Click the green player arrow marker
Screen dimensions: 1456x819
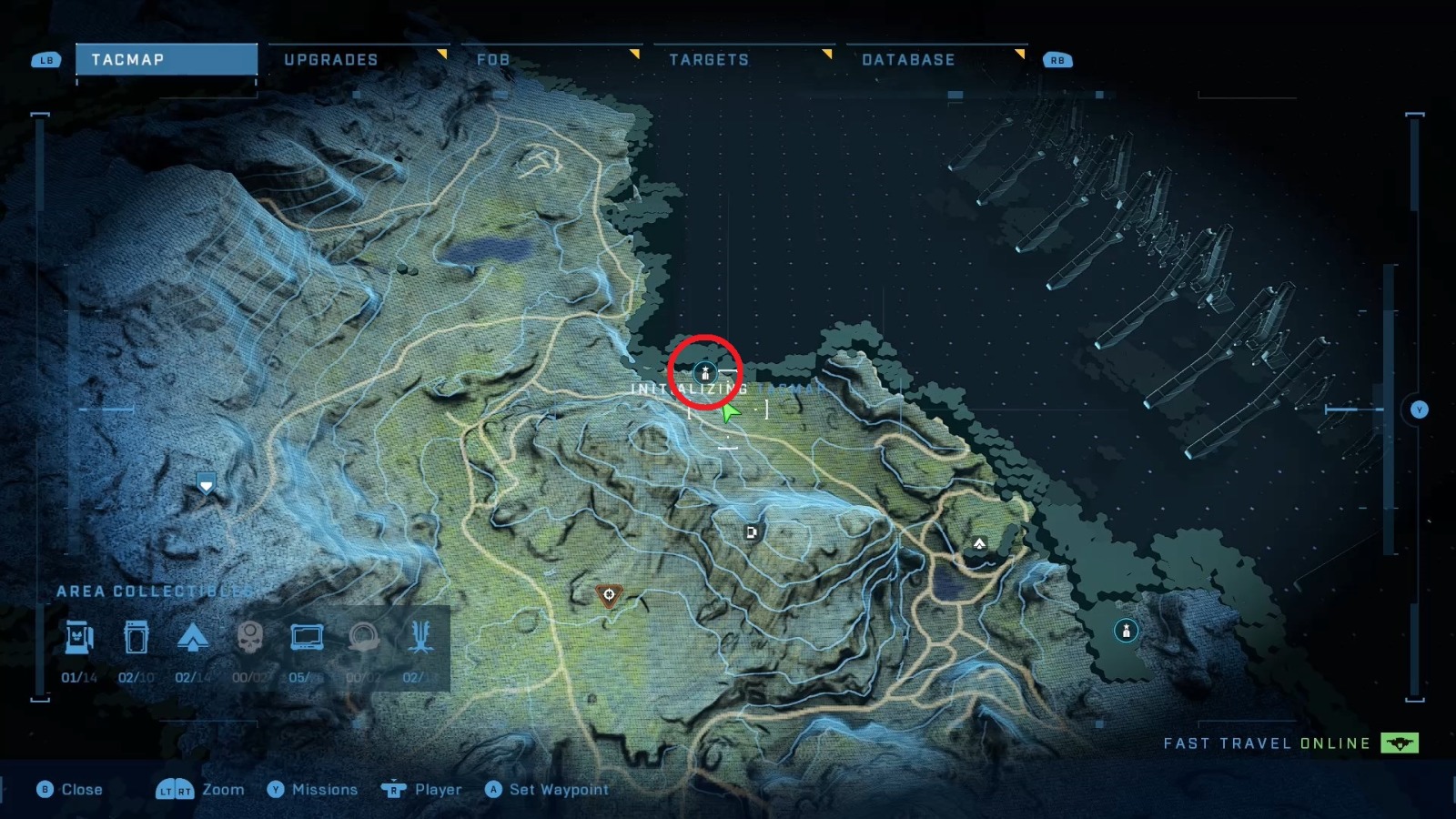(730, 412)
